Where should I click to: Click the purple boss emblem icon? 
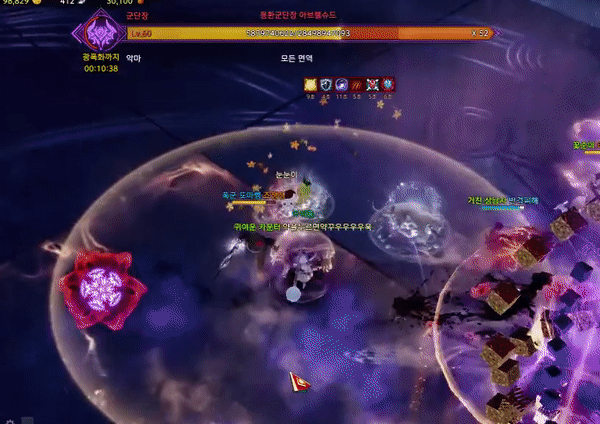pos(99,34)
